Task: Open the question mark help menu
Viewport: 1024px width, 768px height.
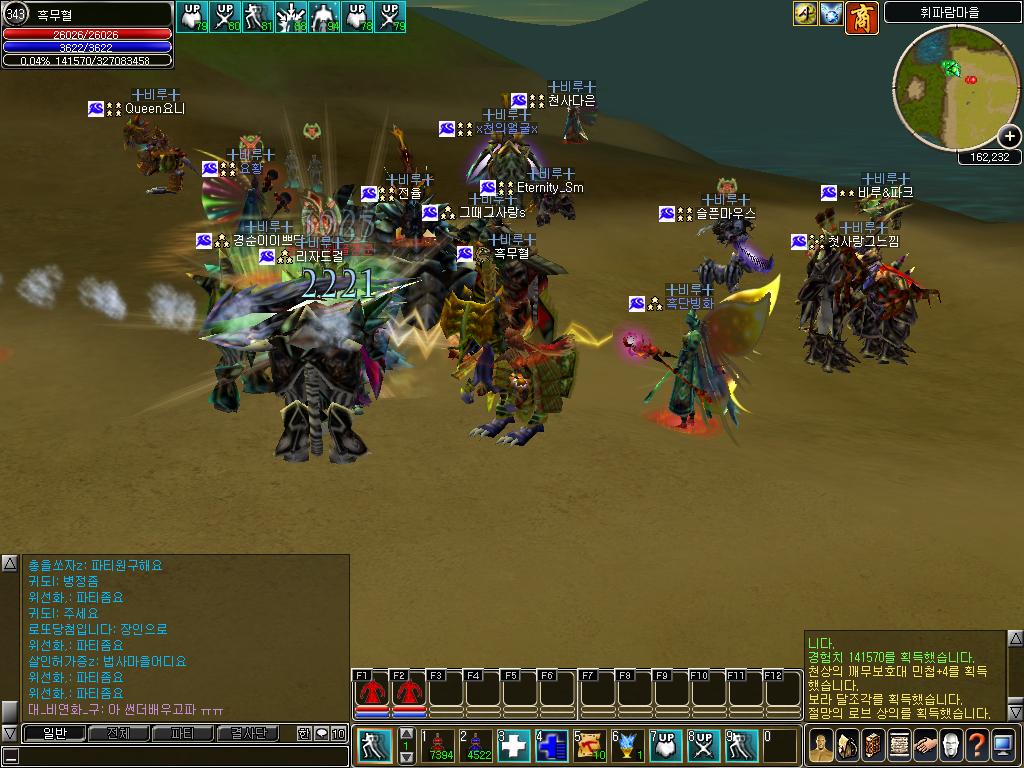Action: (976, 746)
